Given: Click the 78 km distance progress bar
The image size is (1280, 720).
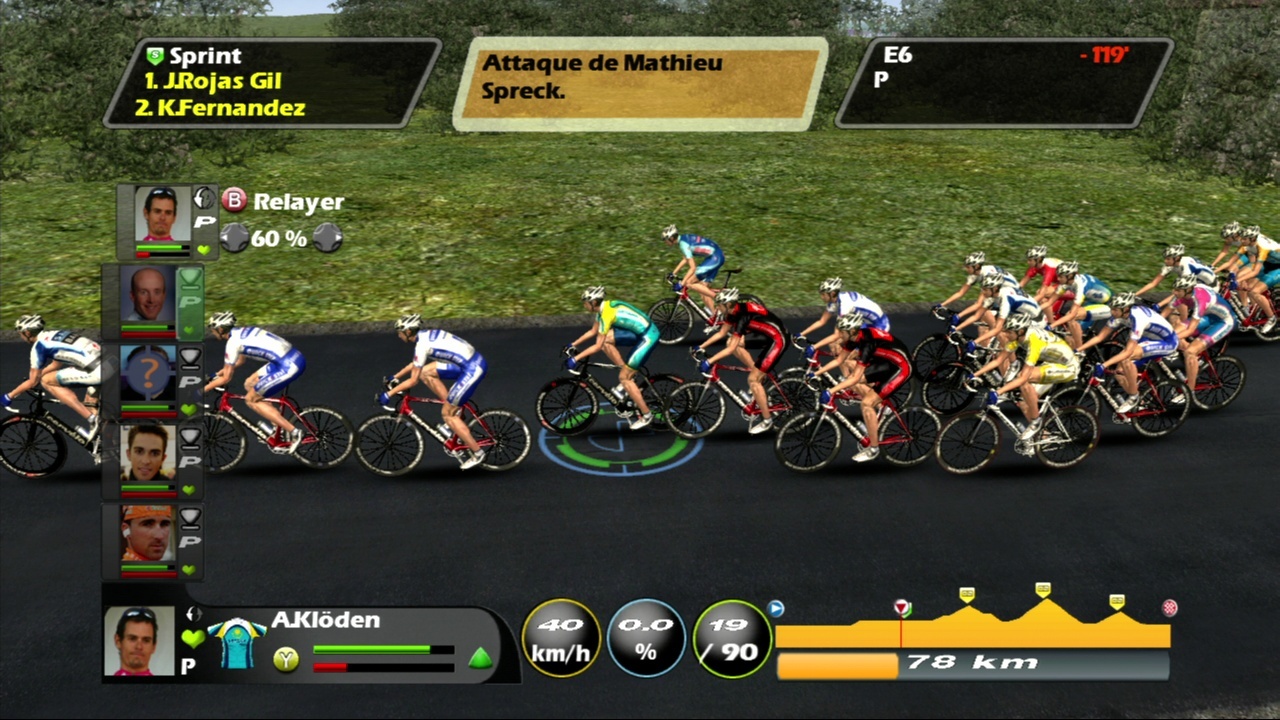Looking at the screenshot, I should pos(972,664).
